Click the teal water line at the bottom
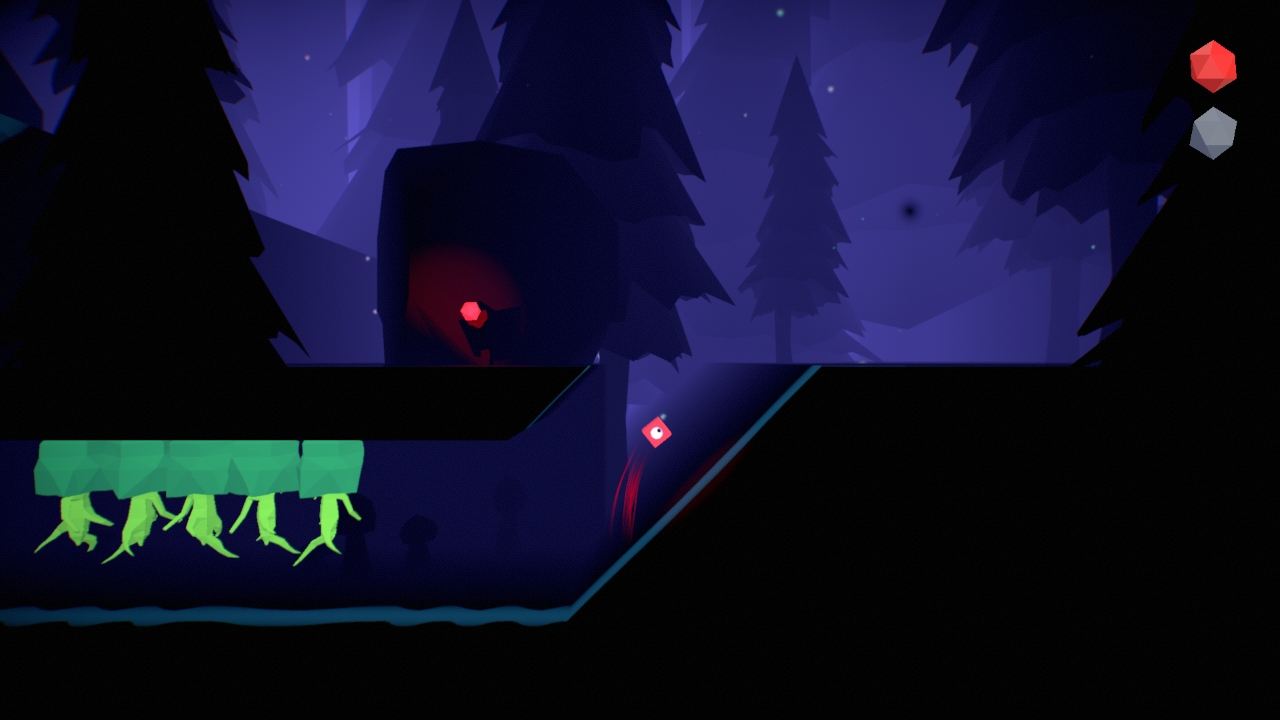 click(300, 613)
